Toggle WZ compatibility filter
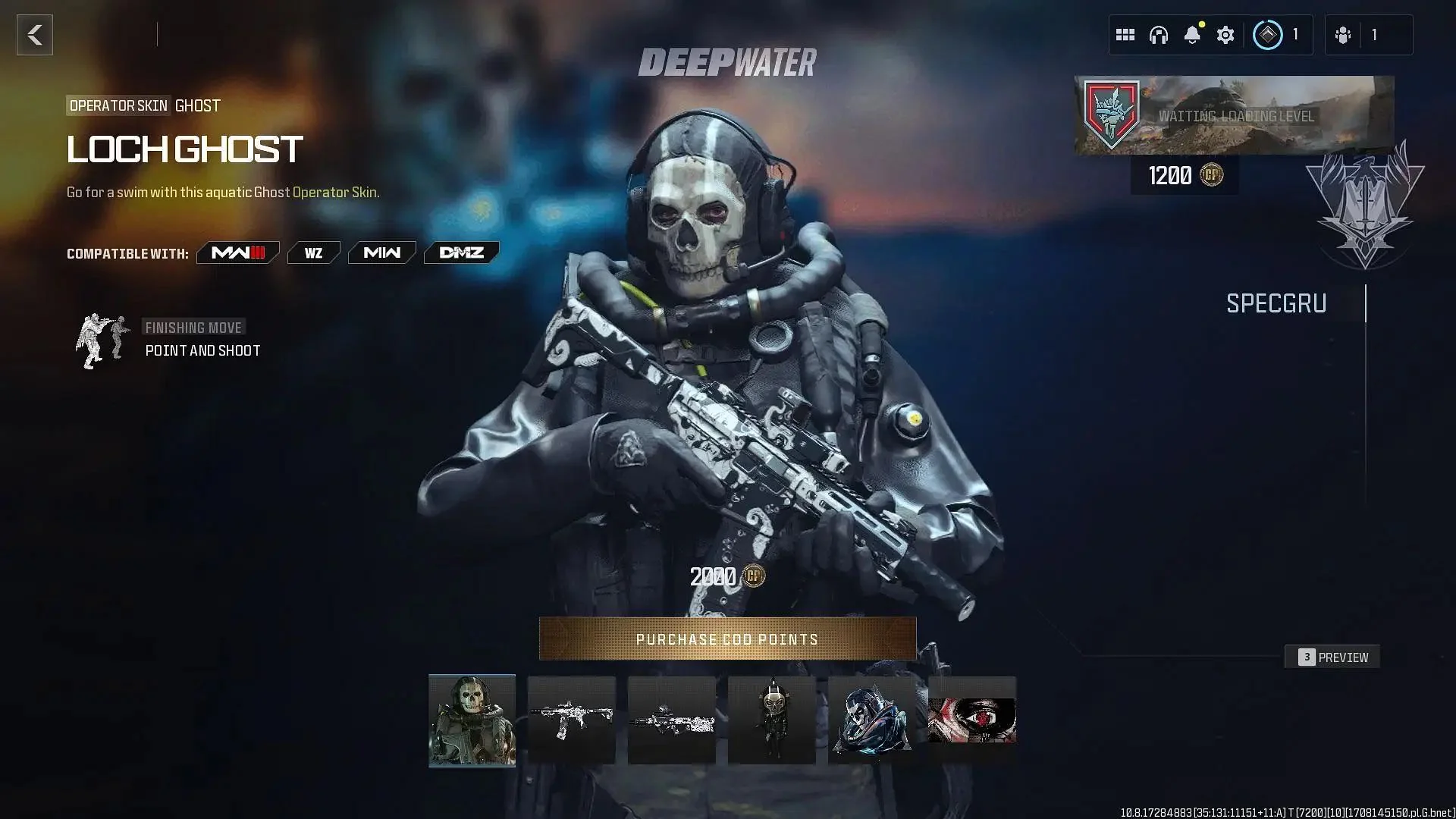Screen dimensions: 1456x819 click(x=313, y=253)
